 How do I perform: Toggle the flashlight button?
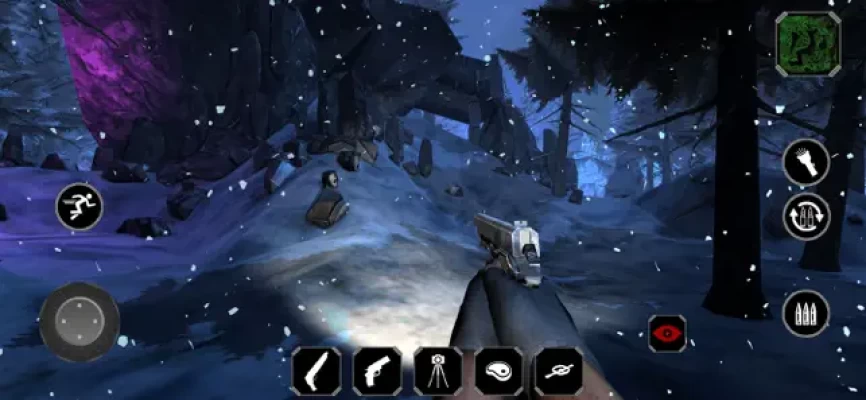point(806,162)
